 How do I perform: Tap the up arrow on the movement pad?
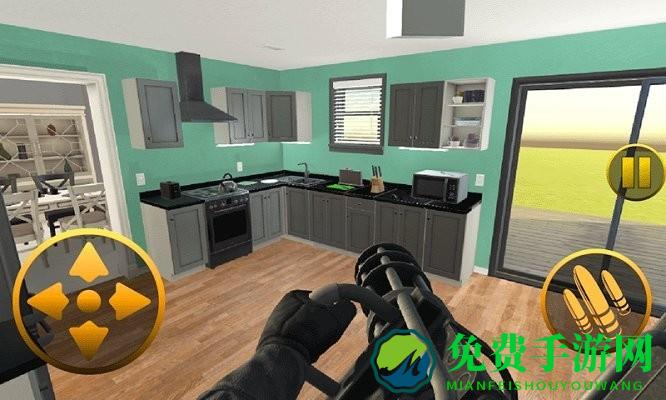[88, 264]
